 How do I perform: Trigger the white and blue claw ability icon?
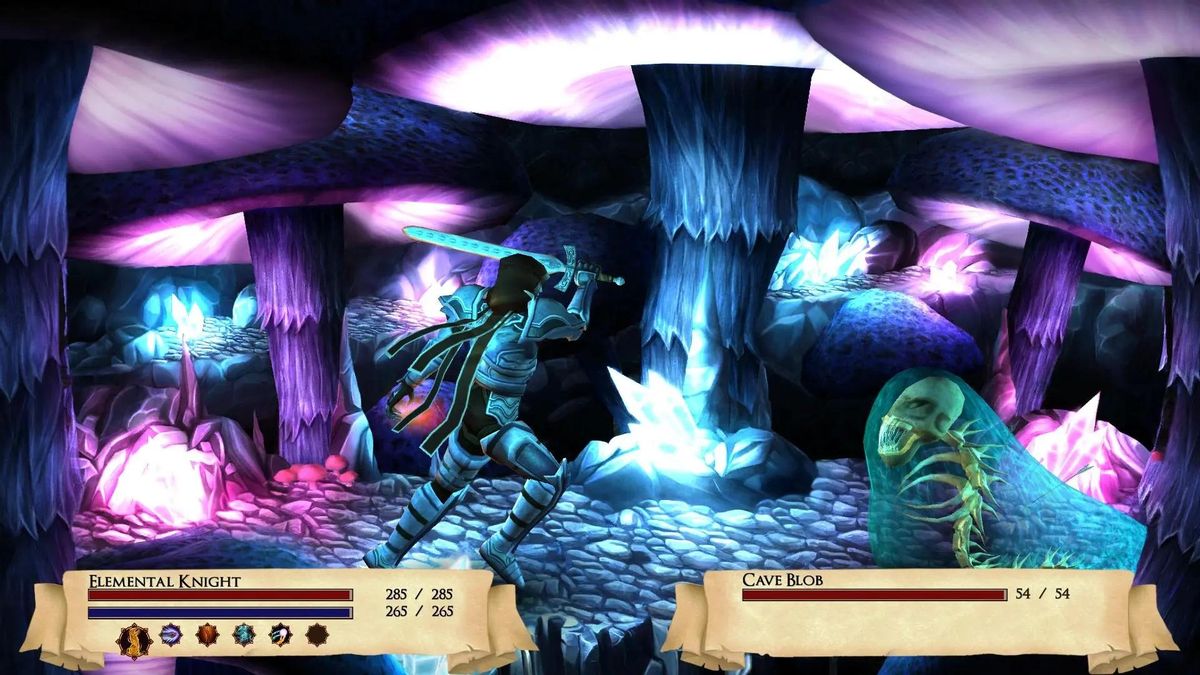tap(281, 634)
